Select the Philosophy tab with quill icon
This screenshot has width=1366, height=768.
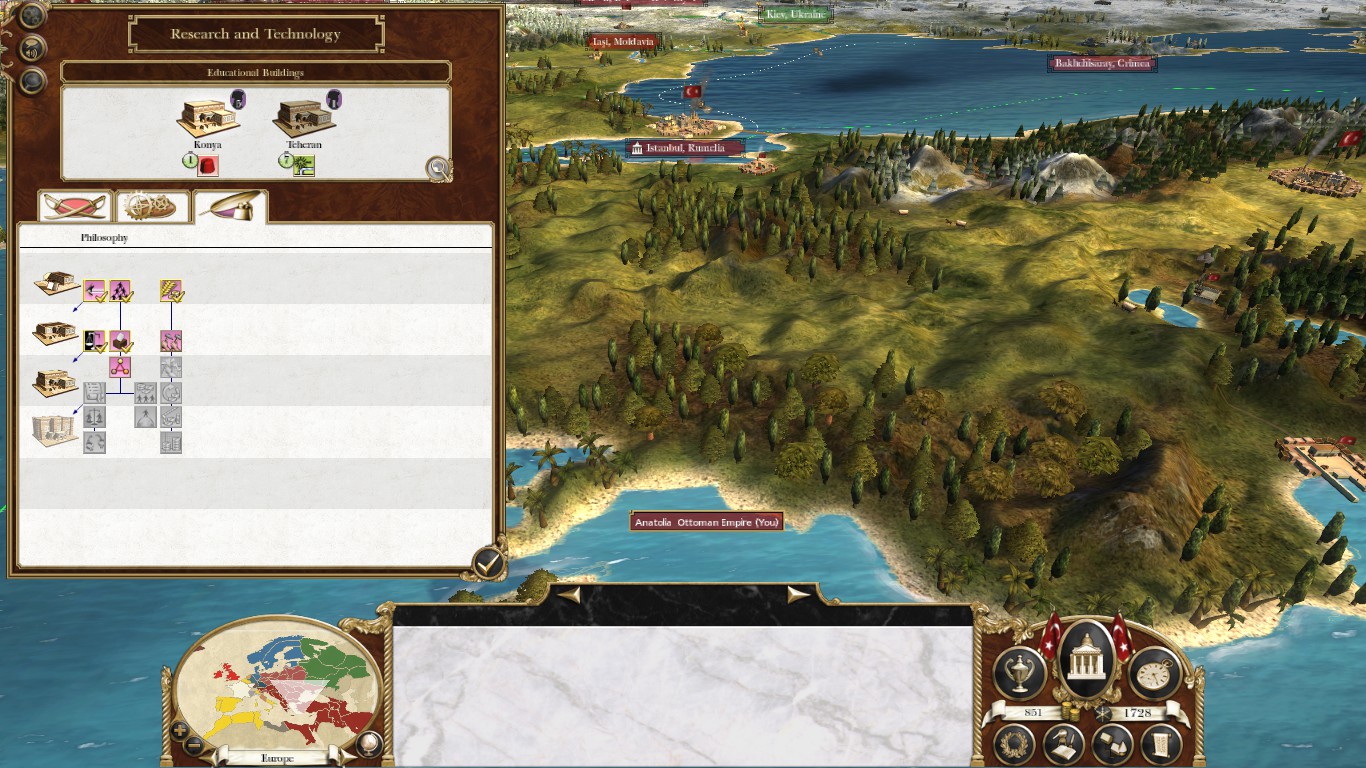pyautogui.click(x=231, y=205)
